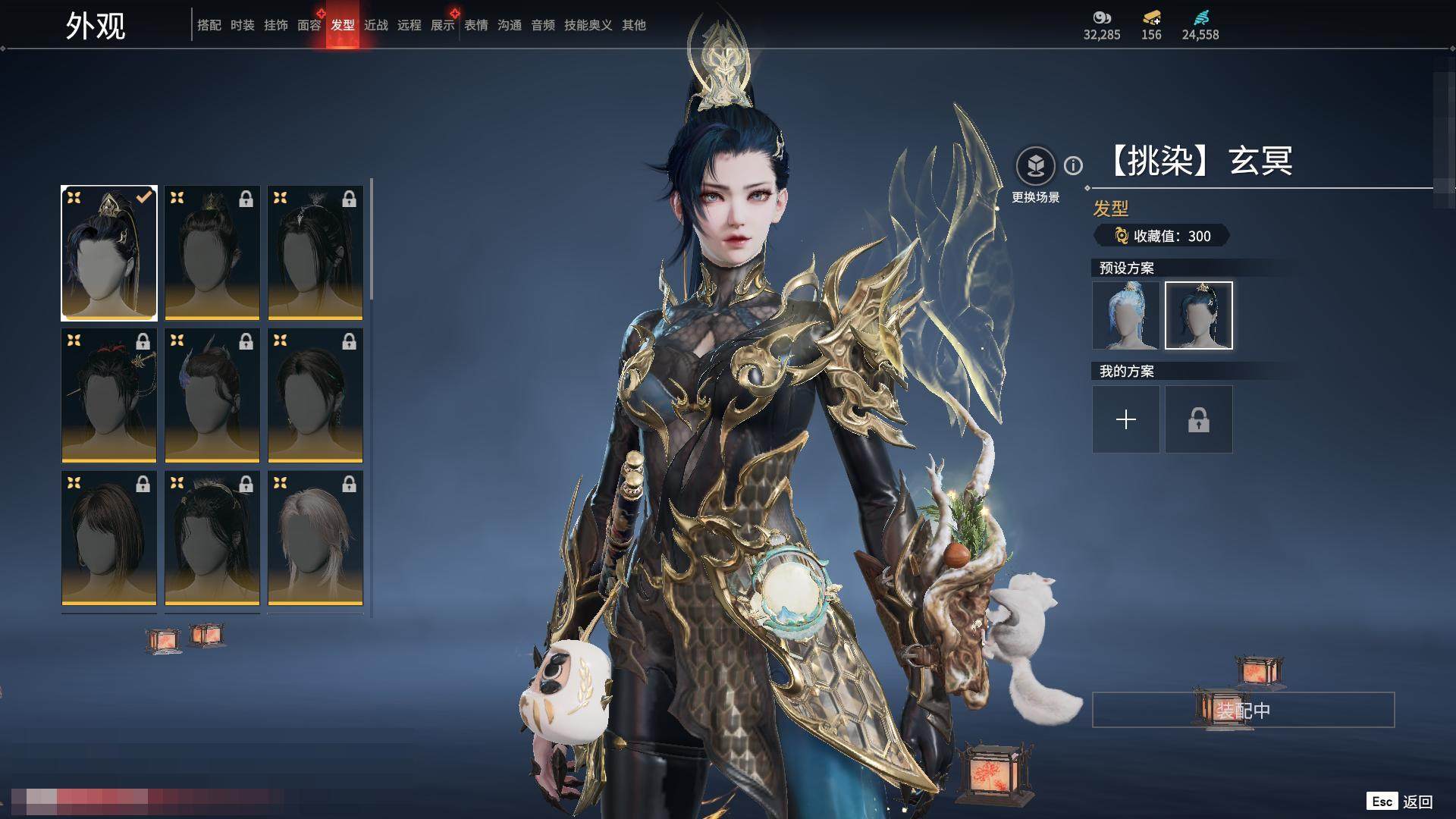1456x819 pixels.
Task: Open the info icon beside the hairstyle name
Action: coord(1073,165)
